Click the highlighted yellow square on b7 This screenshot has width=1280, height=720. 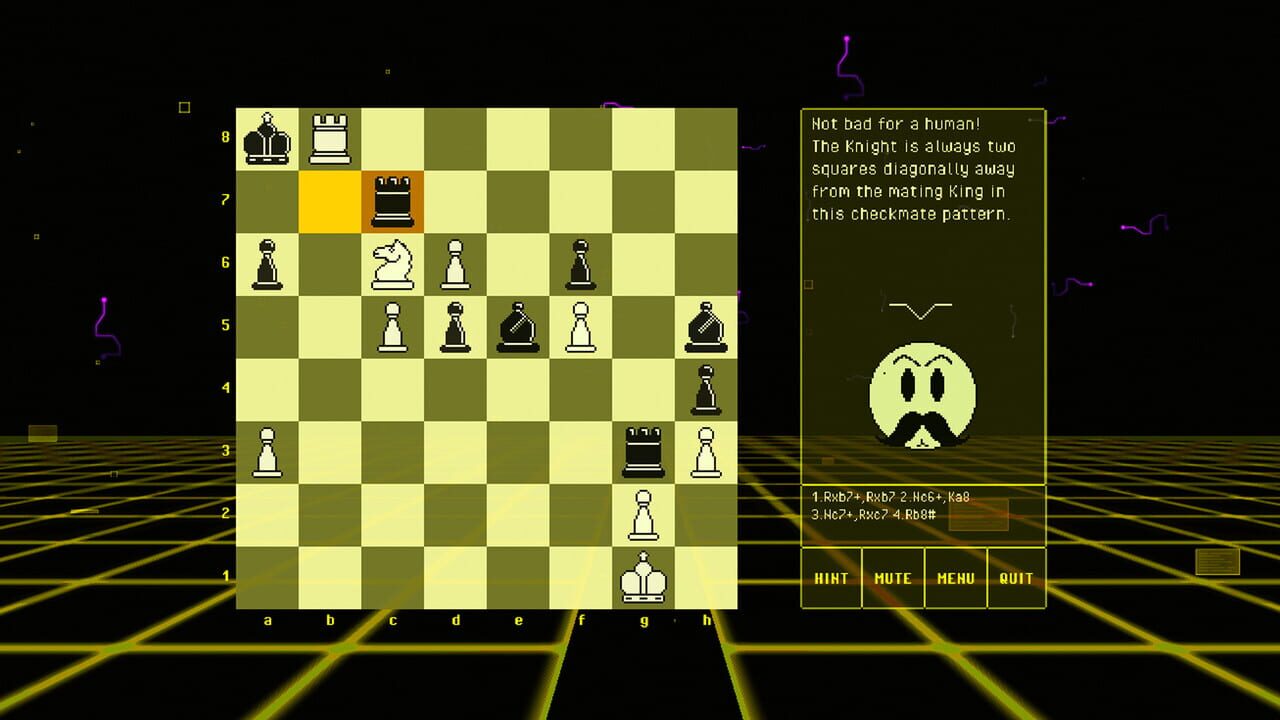[330, 200]
